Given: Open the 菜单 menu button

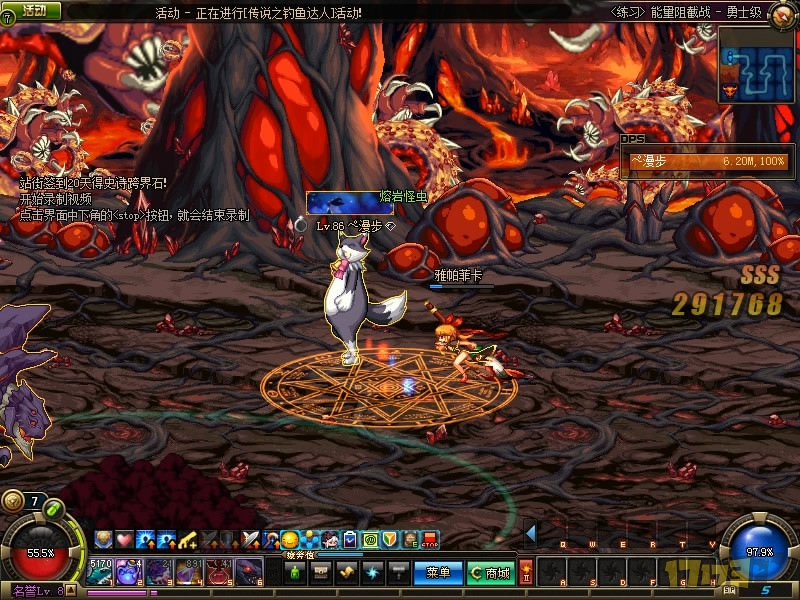Looking at the screenshot, I should (x=438, y=572).
